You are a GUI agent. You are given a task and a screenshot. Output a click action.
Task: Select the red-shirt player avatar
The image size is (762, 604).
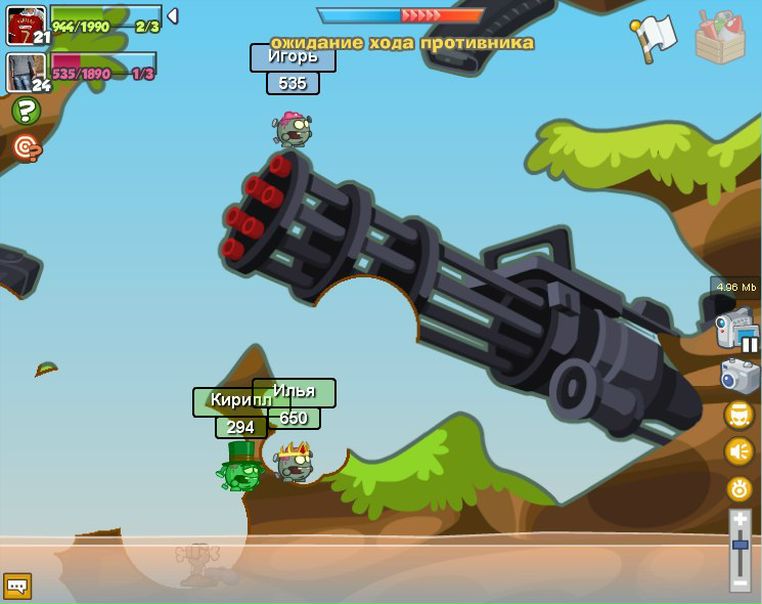tap(26, 25)
